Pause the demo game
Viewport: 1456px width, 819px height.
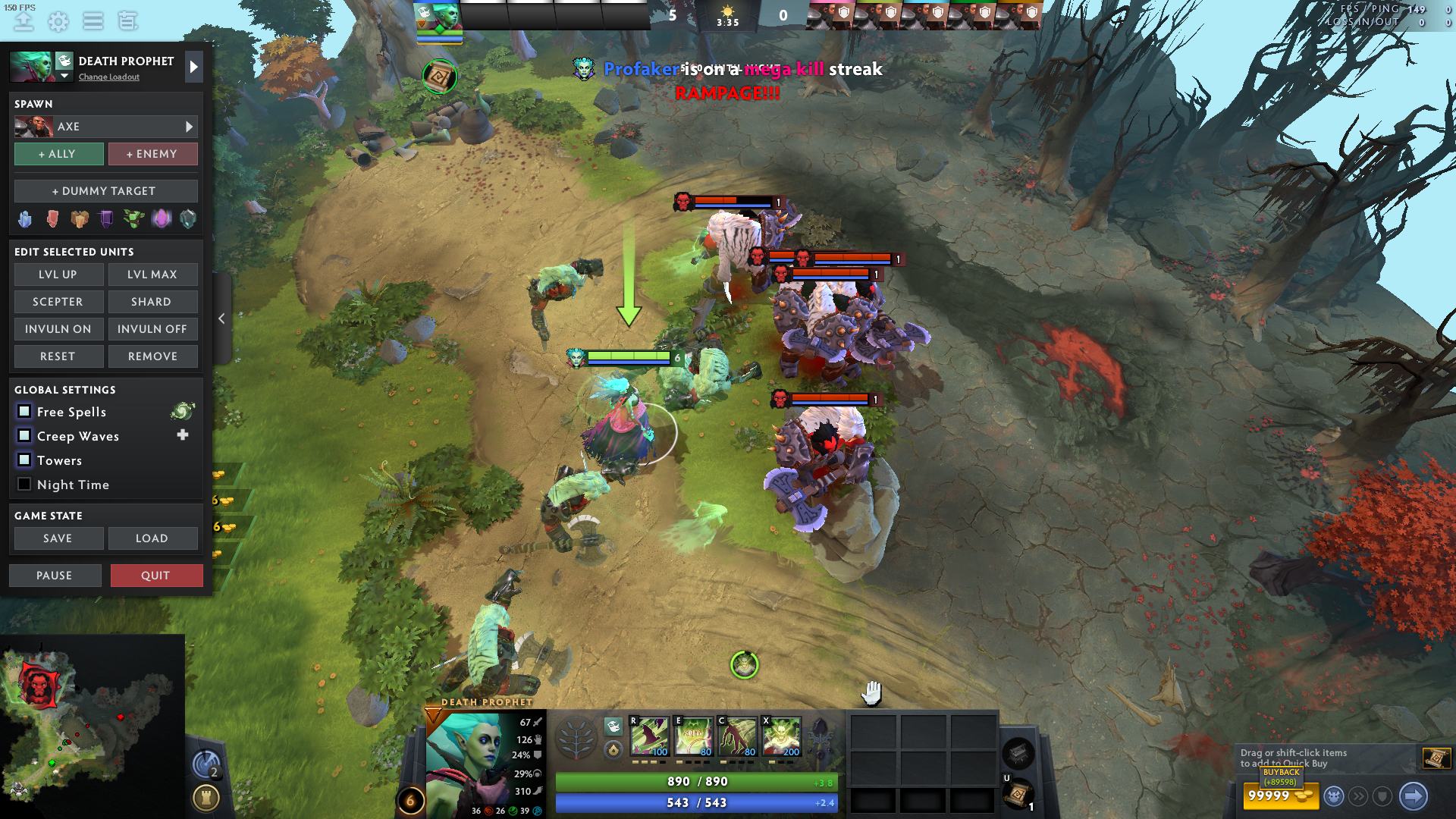click(x=55, y=576)
